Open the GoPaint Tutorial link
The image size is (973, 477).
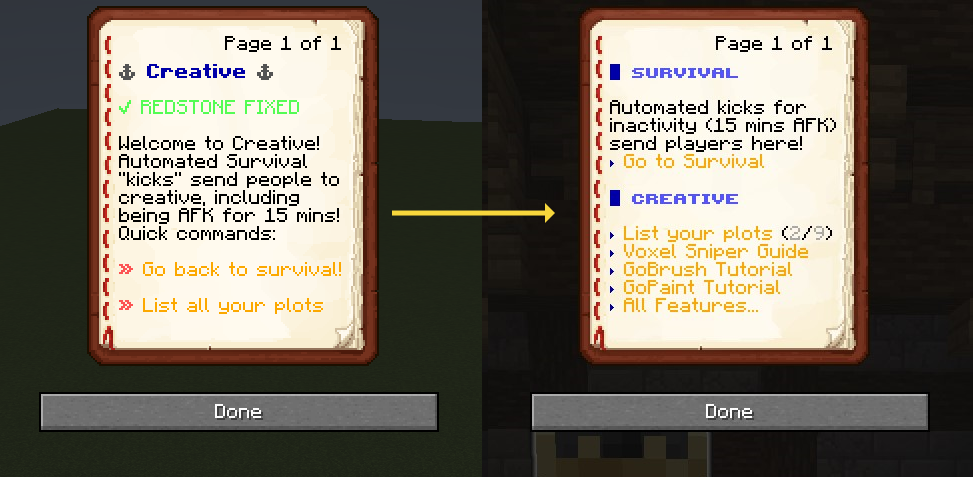[701, 288]
